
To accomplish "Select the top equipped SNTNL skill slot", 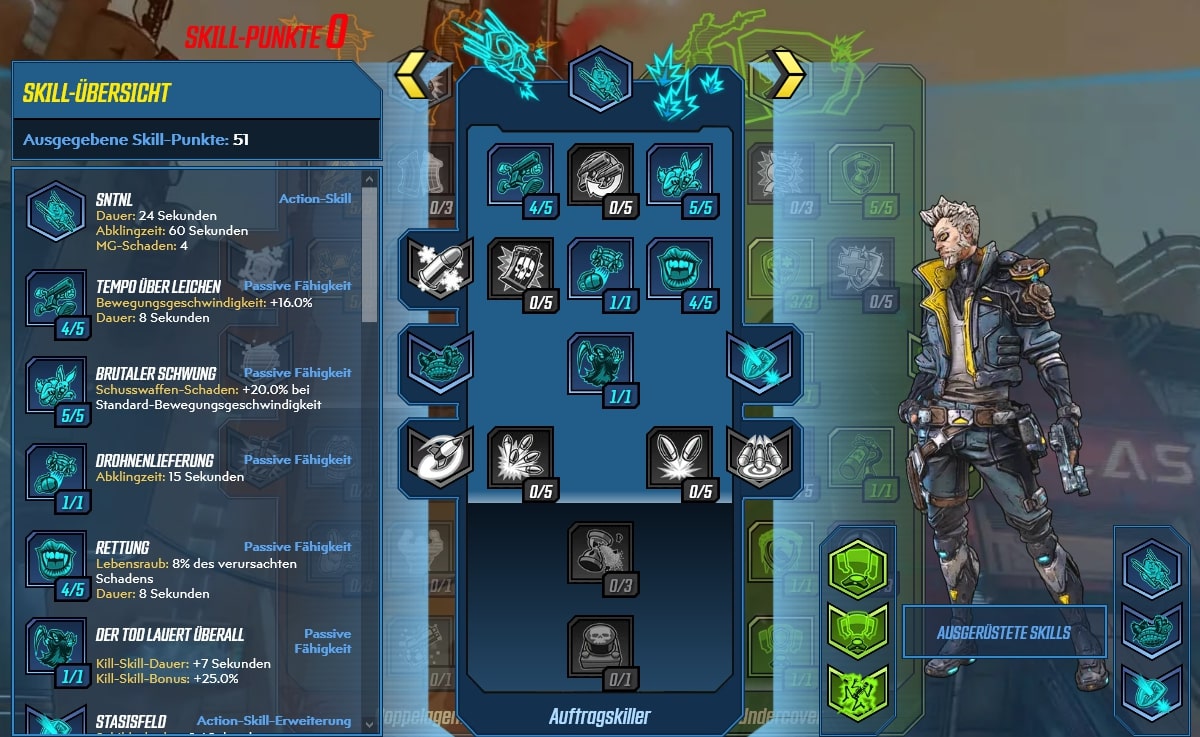I will coord(1150,569).
